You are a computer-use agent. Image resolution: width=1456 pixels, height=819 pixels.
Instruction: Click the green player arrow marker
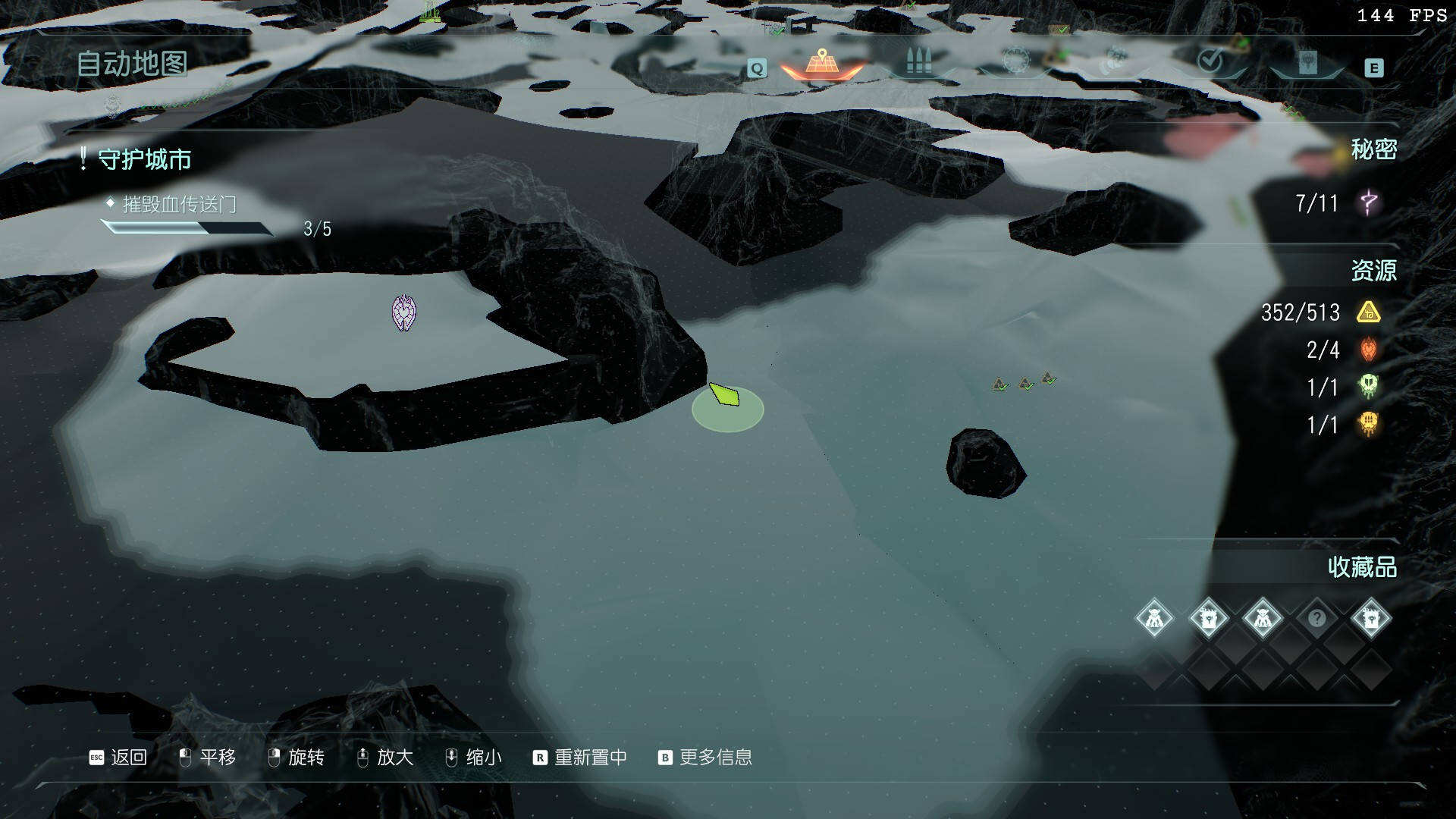pos(725,394)
